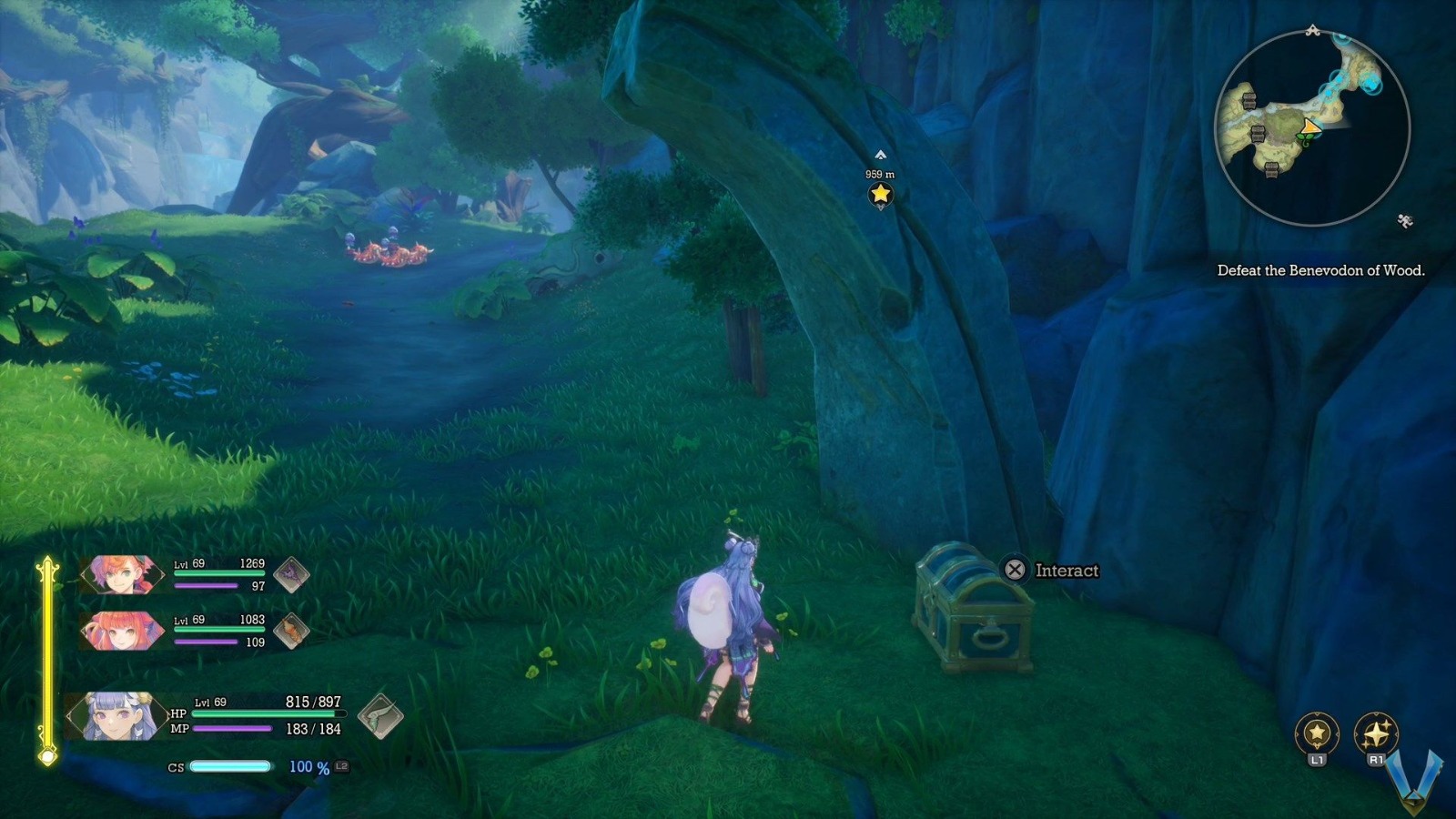Select Angela's weapon icon in the HUD
This screenshot has height=819, width=1456.
(292, 576)
